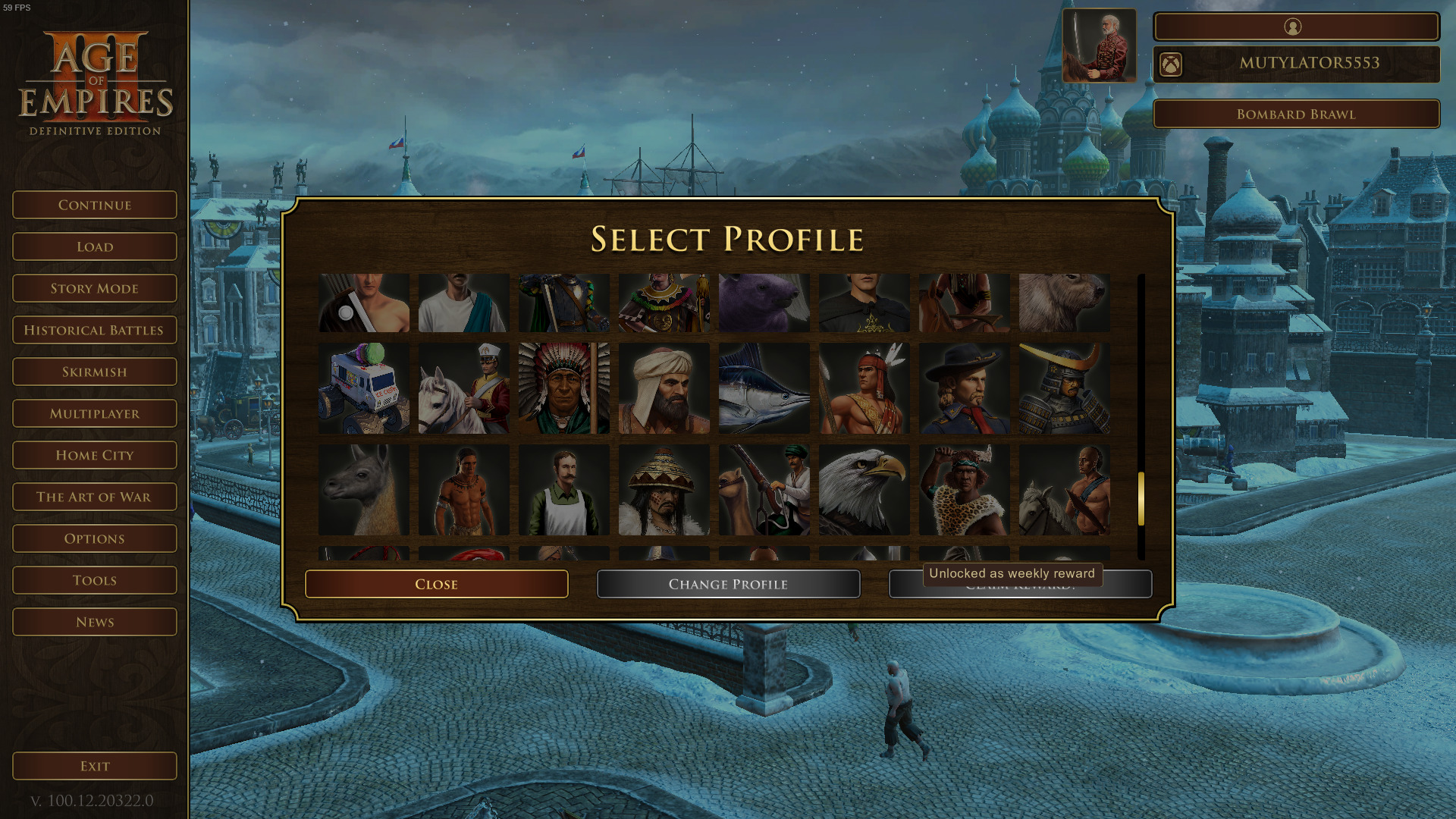Confirm with the Change Profile button

click(728, 584)
